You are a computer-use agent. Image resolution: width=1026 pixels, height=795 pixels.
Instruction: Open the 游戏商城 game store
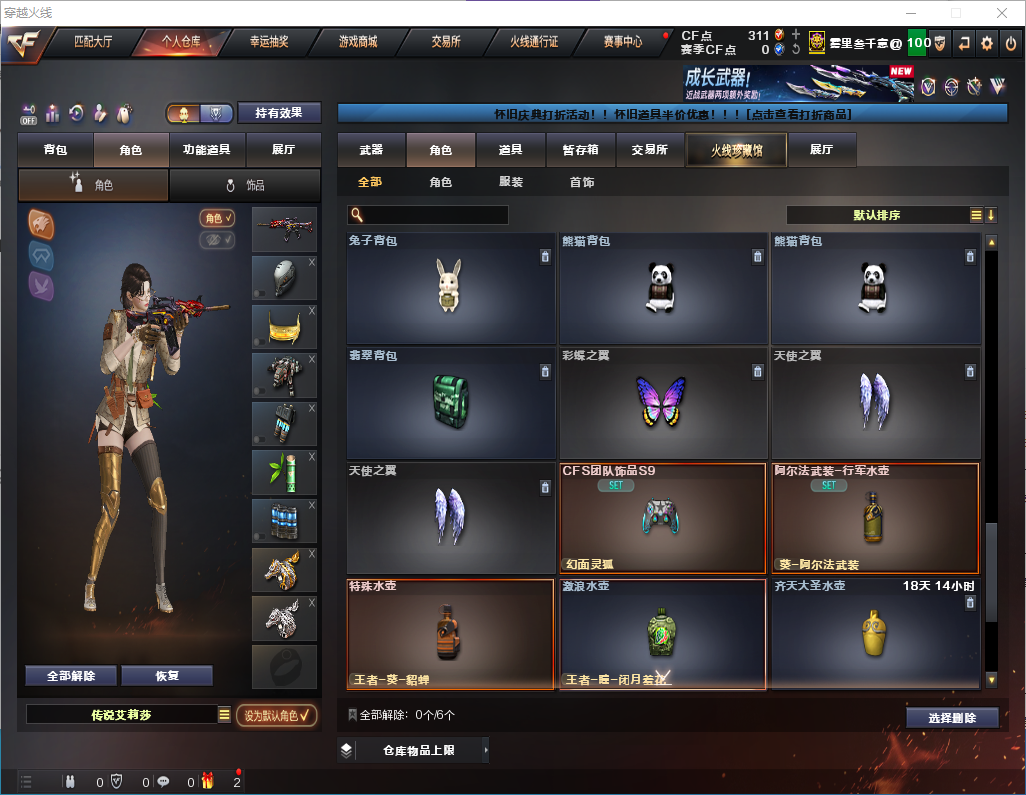(358, 42)
